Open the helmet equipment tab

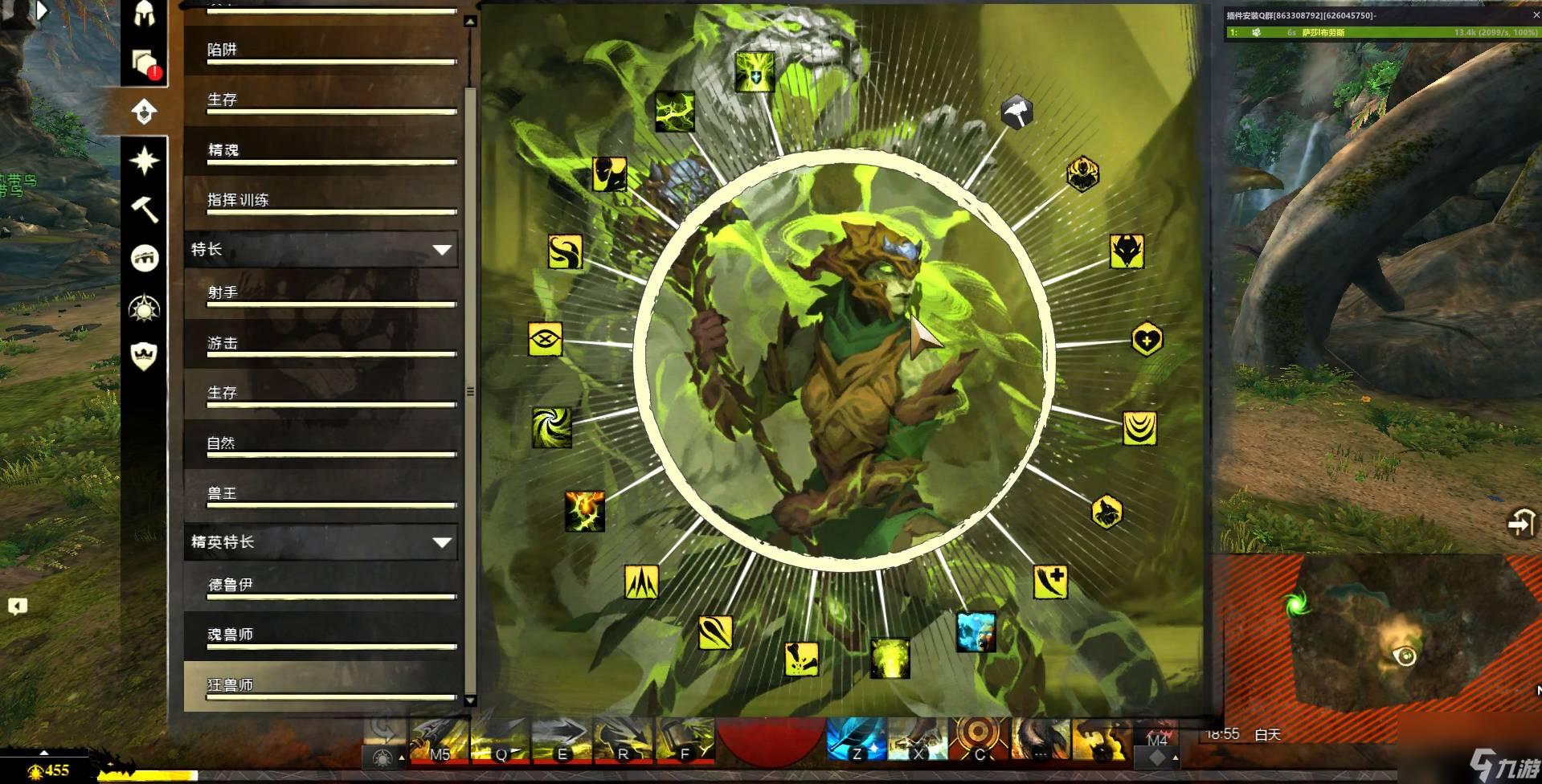145,14
